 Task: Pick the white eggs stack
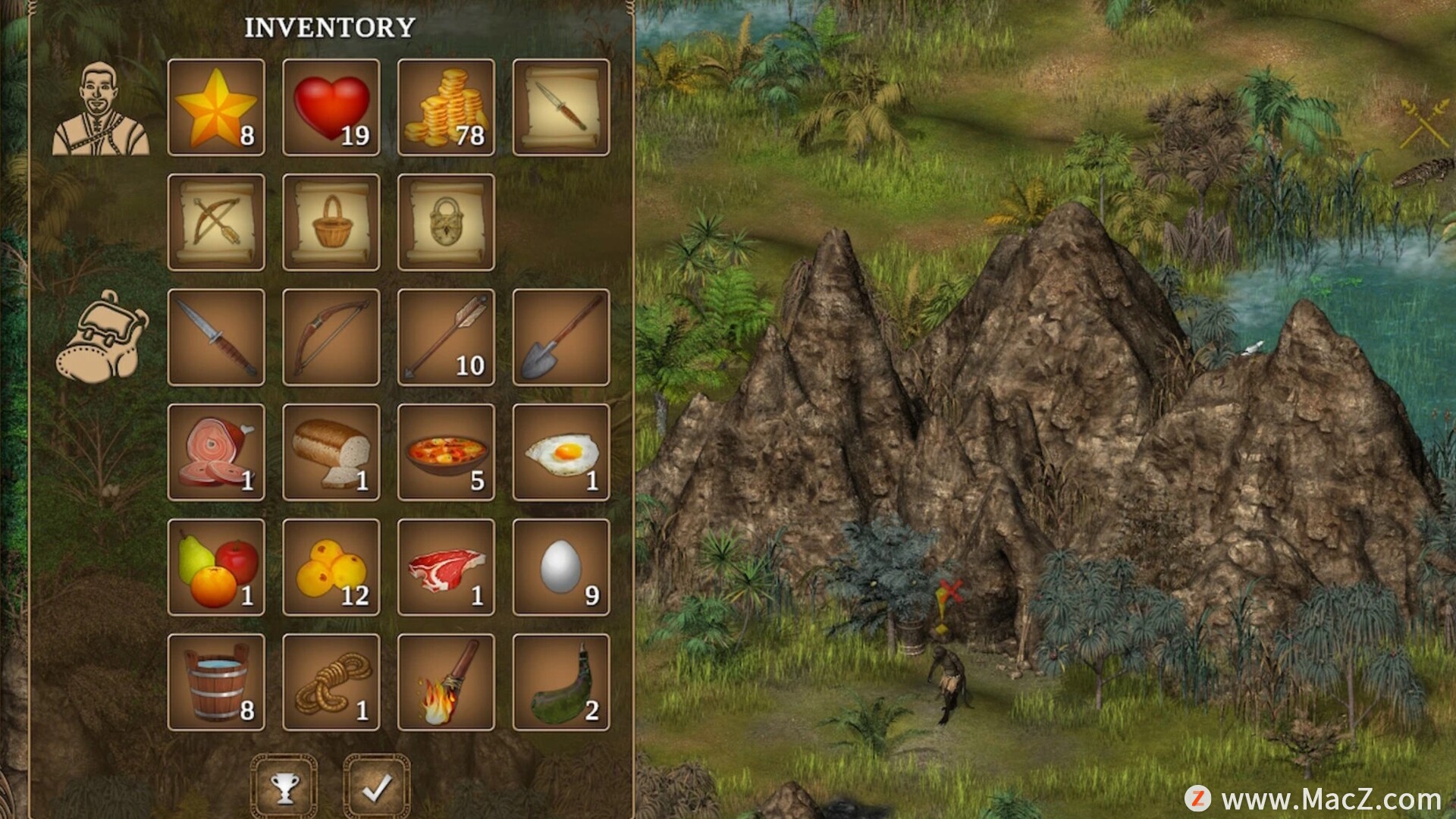tap(561, 567)
